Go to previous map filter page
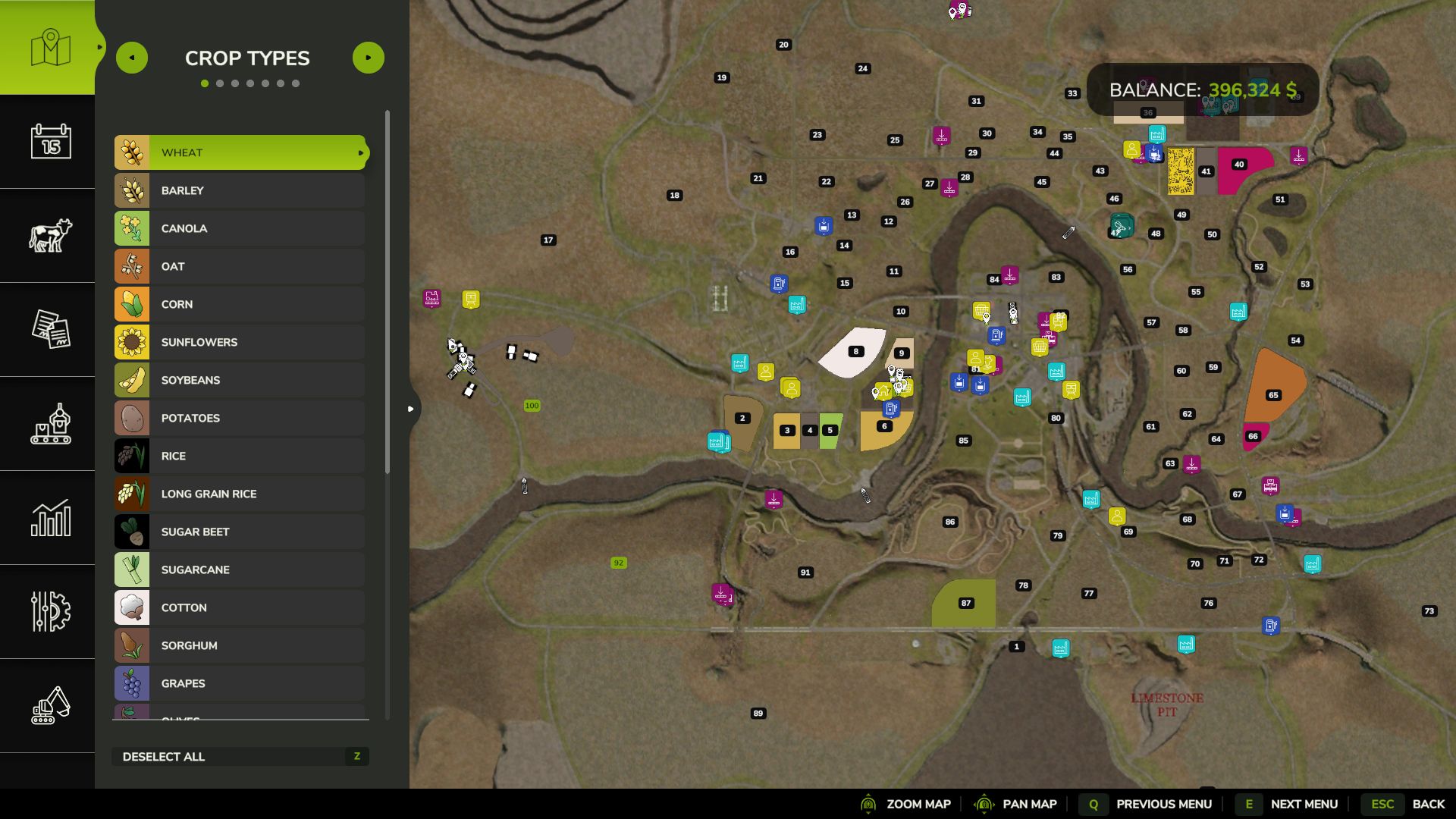 coord(132,58)
